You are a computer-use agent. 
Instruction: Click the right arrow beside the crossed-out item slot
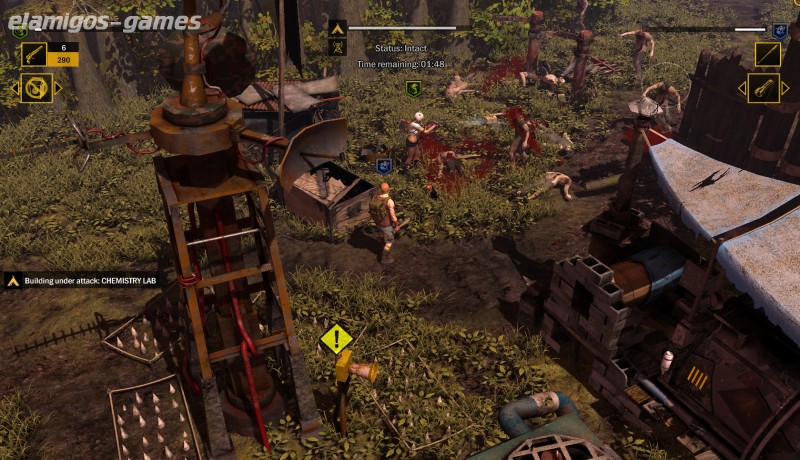58,88
